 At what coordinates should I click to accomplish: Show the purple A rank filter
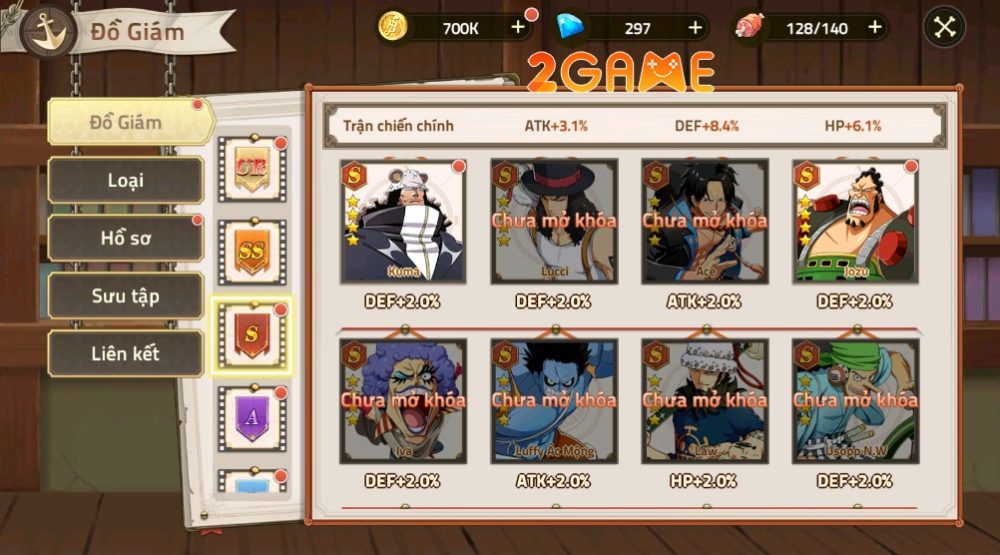pyautogui.click(x=251, y=417)
